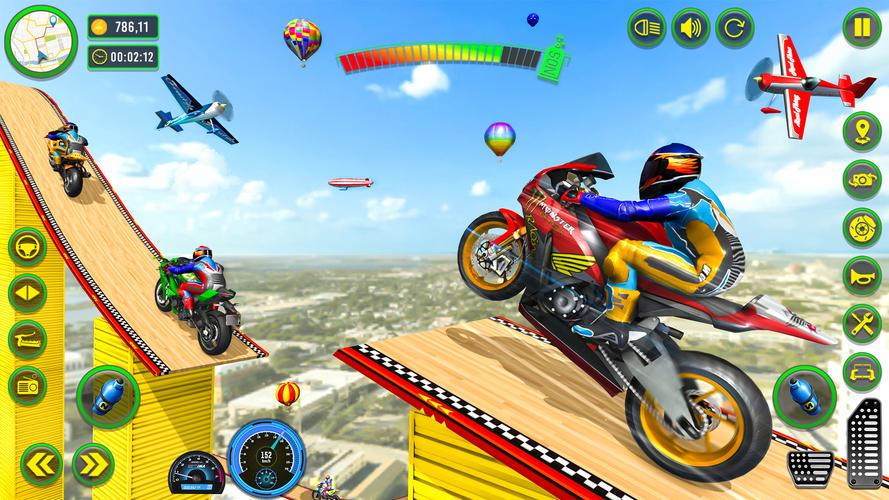Screen dimensions: 889x500
Task: Open the wrench and screwdriver repair button
Action: (x=861, y=323)
